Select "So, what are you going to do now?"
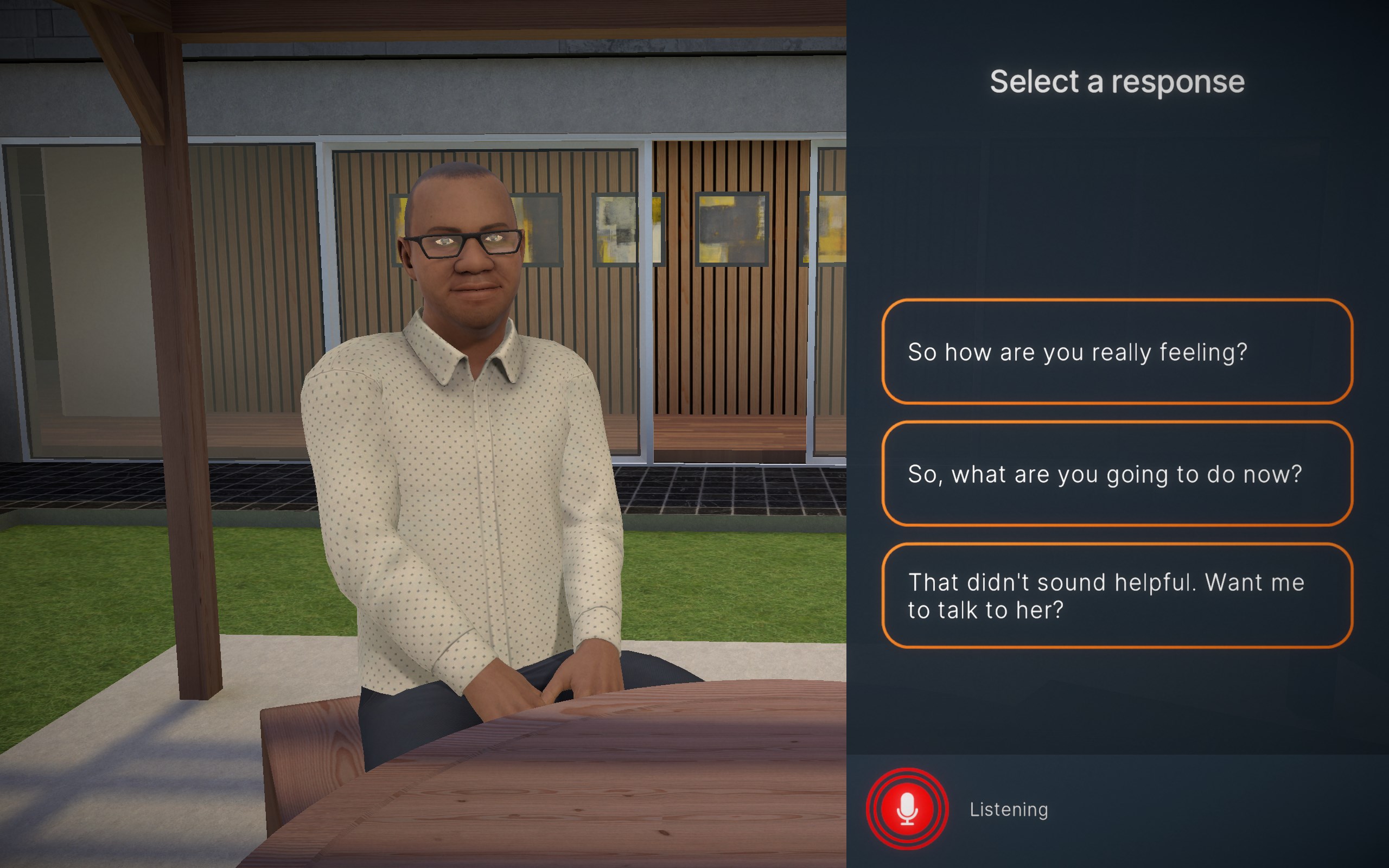This screenshot has height=868, width=1389. click(x=1117, y=474)
